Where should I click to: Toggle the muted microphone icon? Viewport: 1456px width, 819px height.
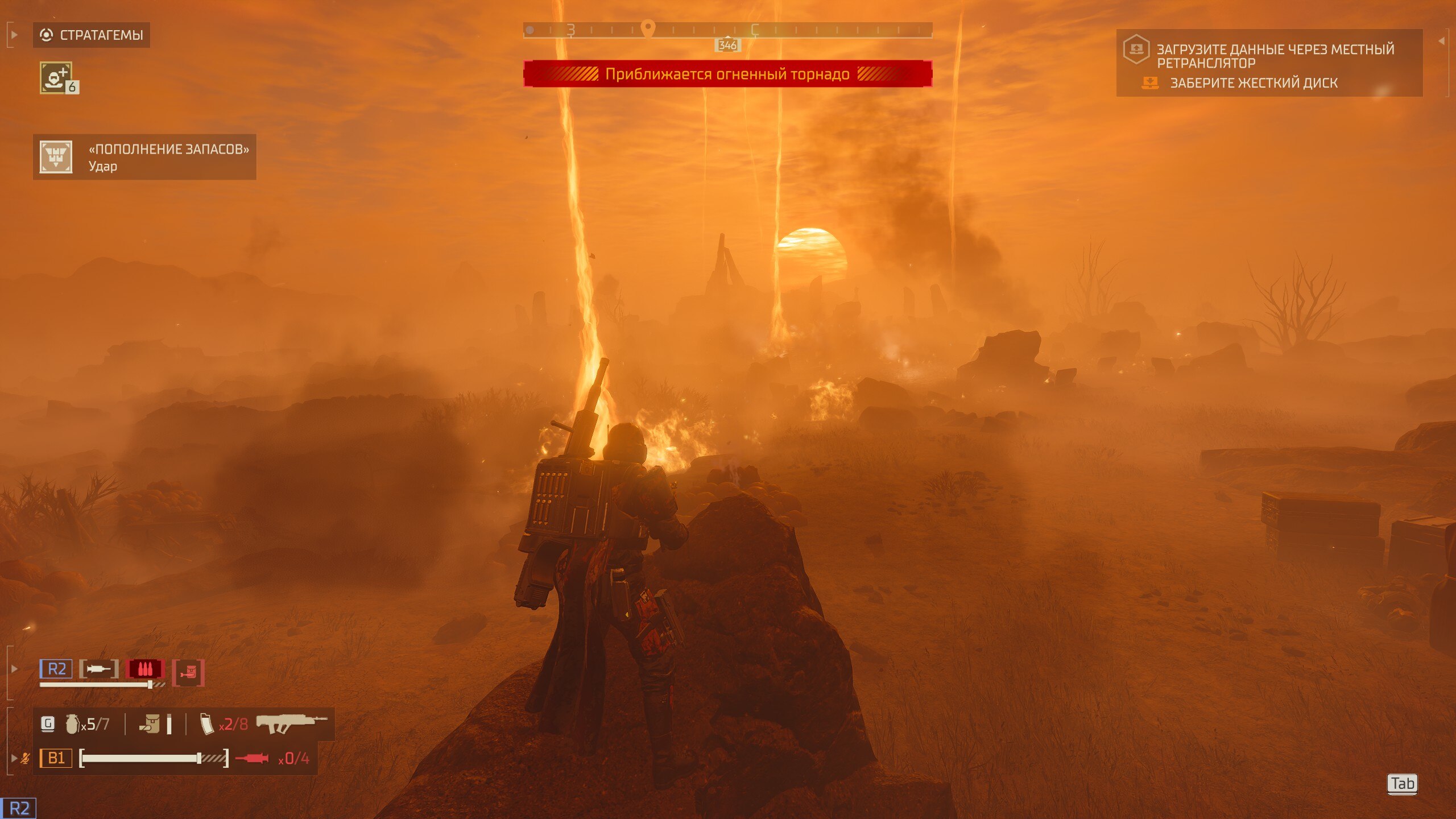(x=25, y=758)
